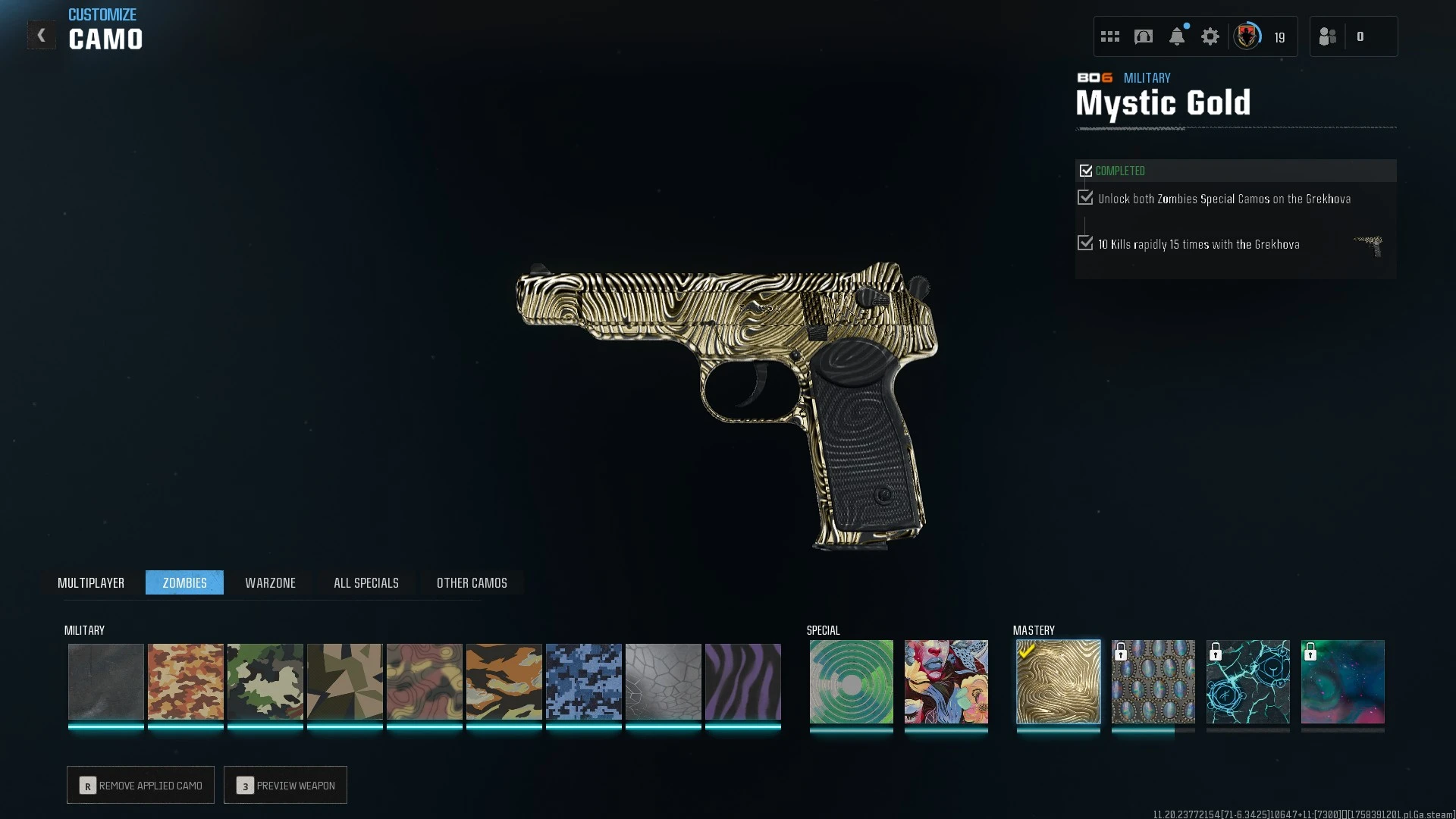Select the Mystic Gold mastery camo

pyautogui.click(x=1059, y=681)
